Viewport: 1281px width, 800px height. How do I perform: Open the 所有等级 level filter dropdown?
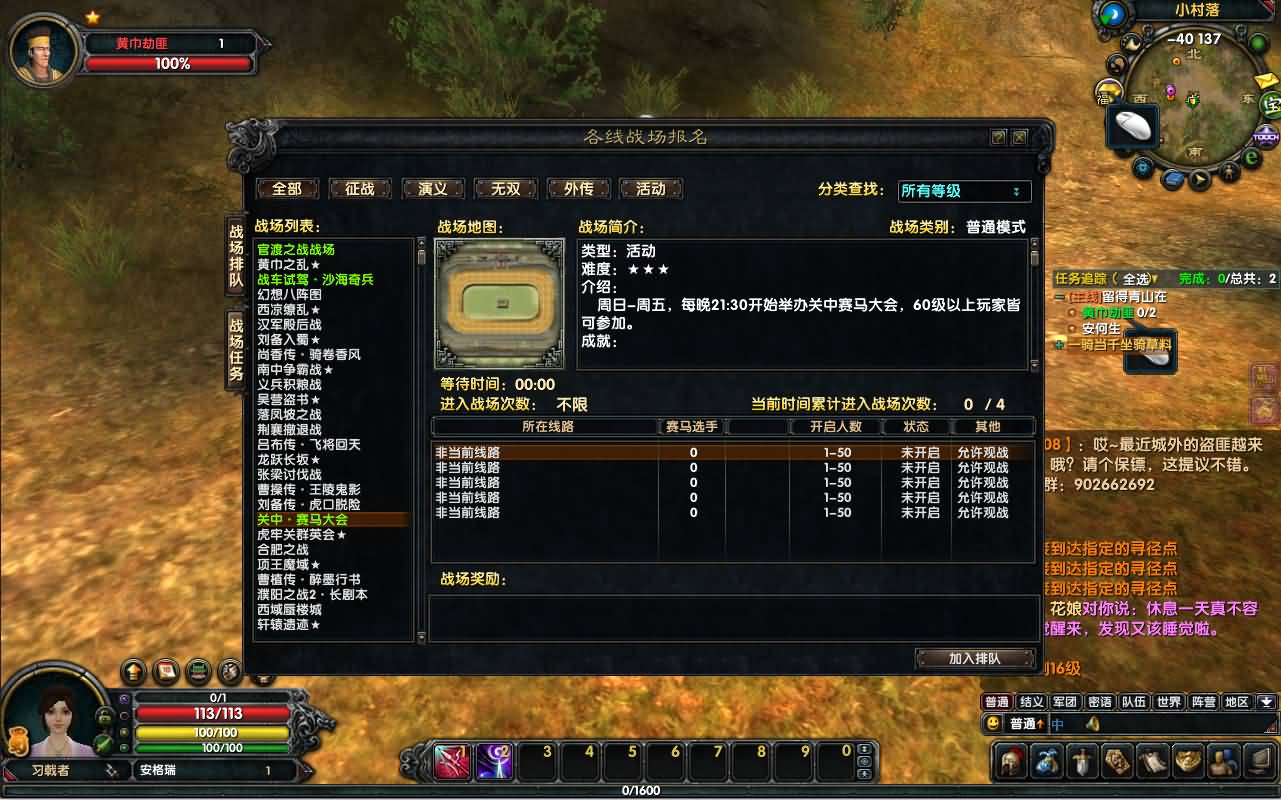(x=963, y=191)
